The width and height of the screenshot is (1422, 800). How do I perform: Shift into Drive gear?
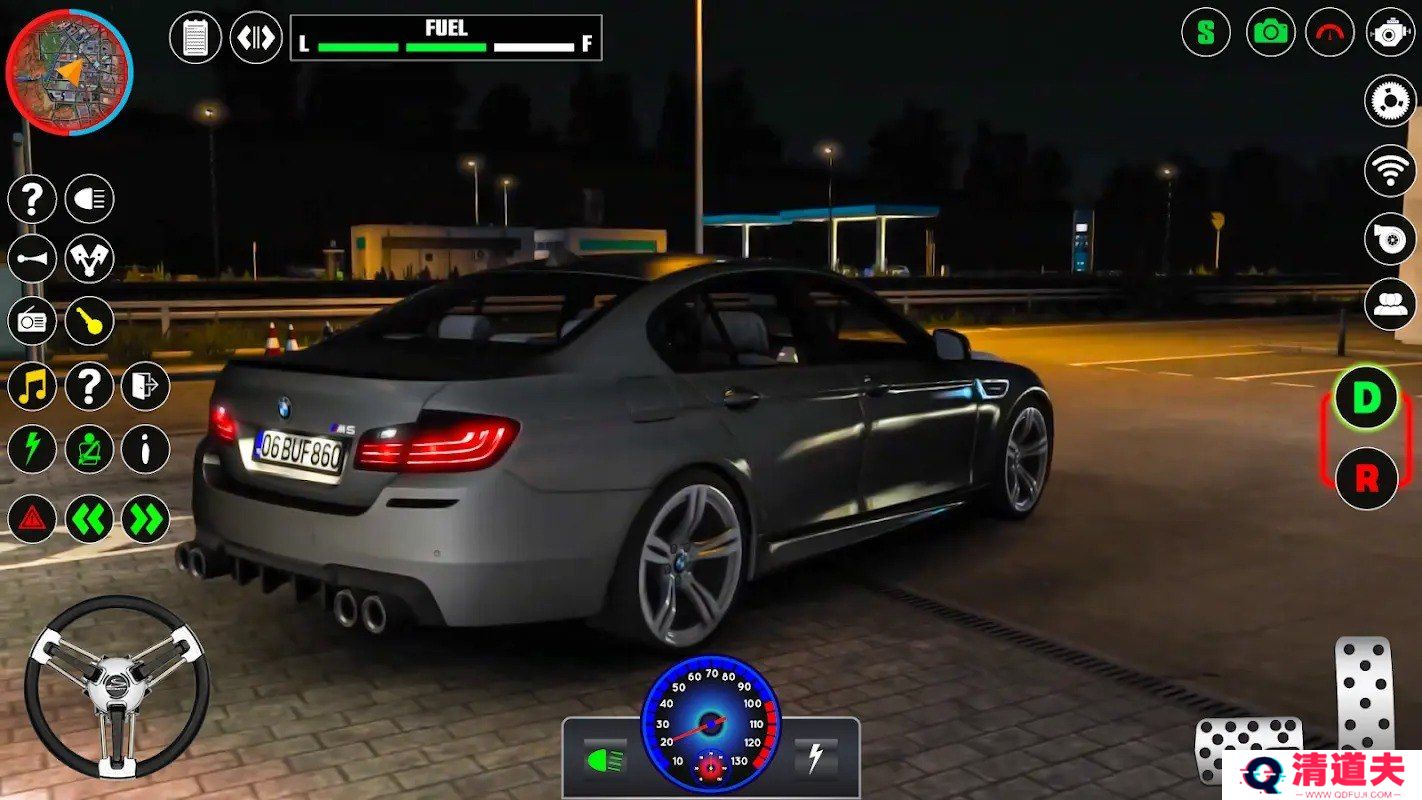tap(1366, 398)
